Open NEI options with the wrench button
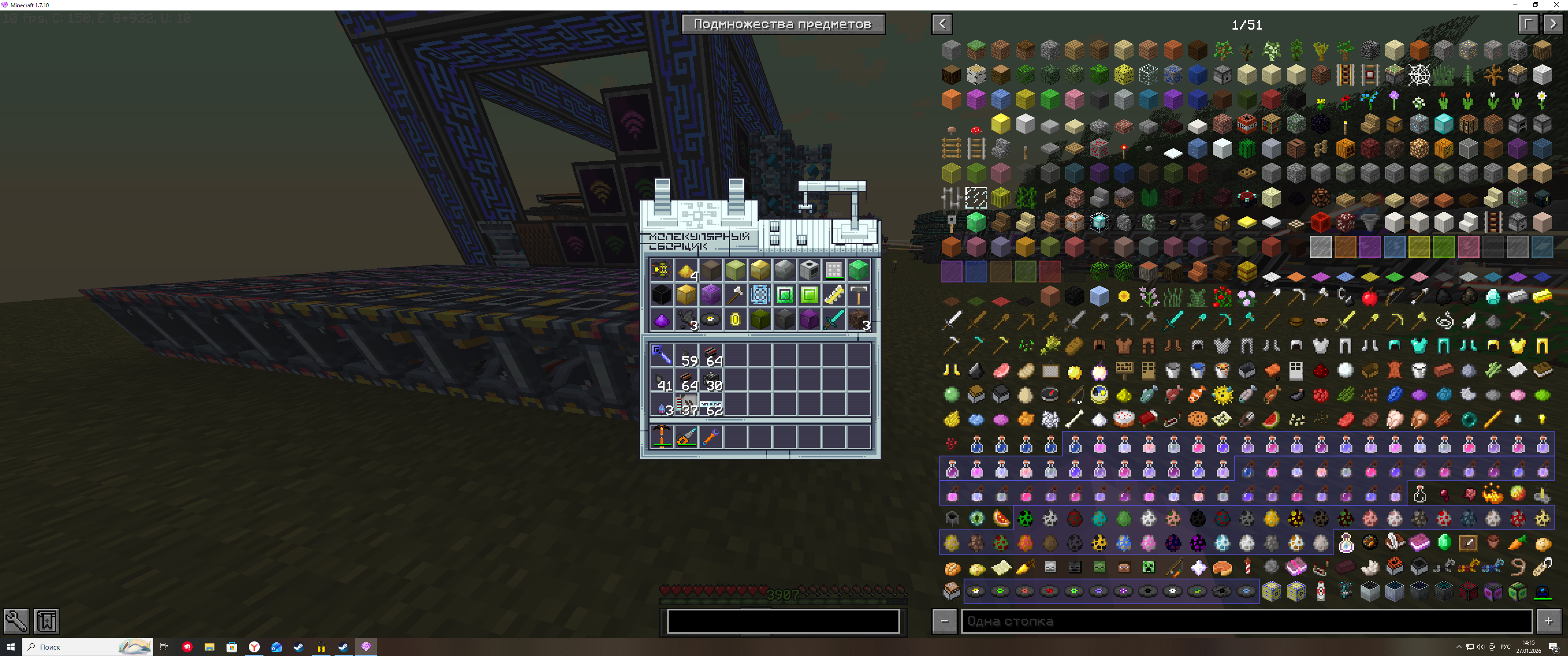This screenshot has height=656, width=1568. tap(16, 621)
